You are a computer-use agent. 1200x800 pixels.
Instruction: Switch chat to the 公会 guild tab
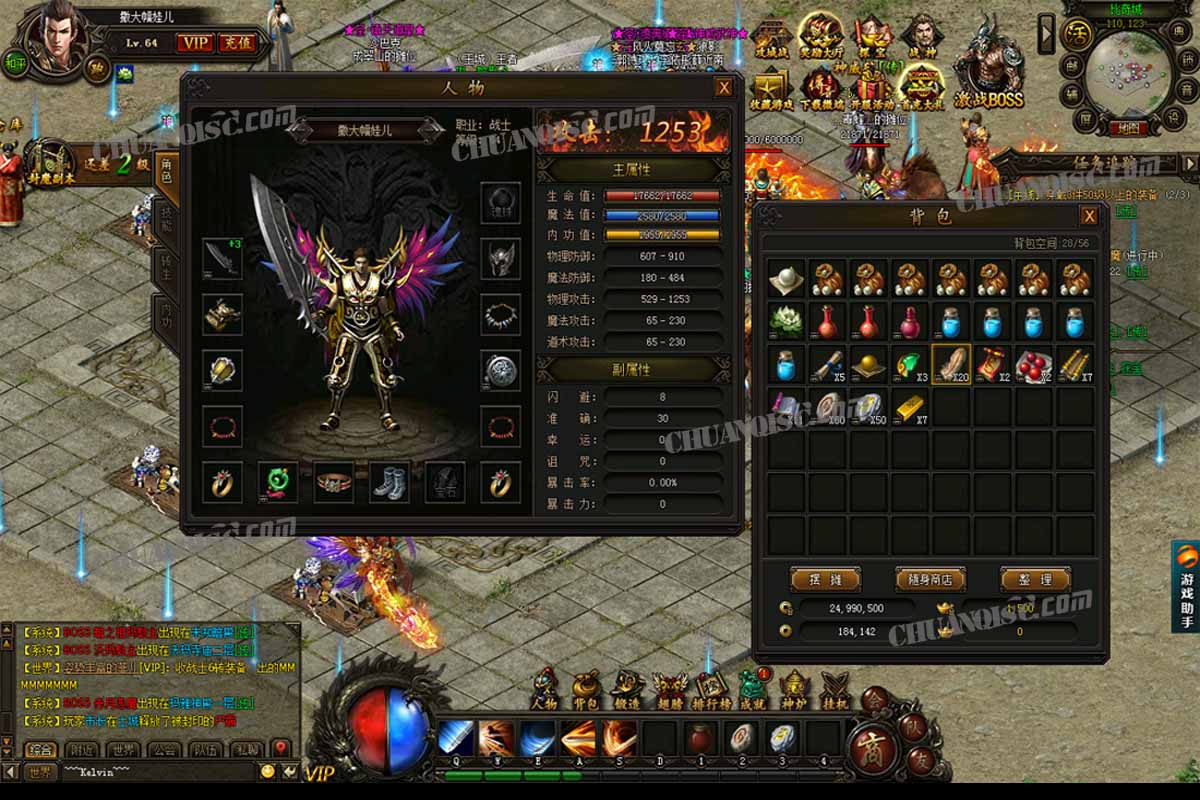tap(164, 749)
